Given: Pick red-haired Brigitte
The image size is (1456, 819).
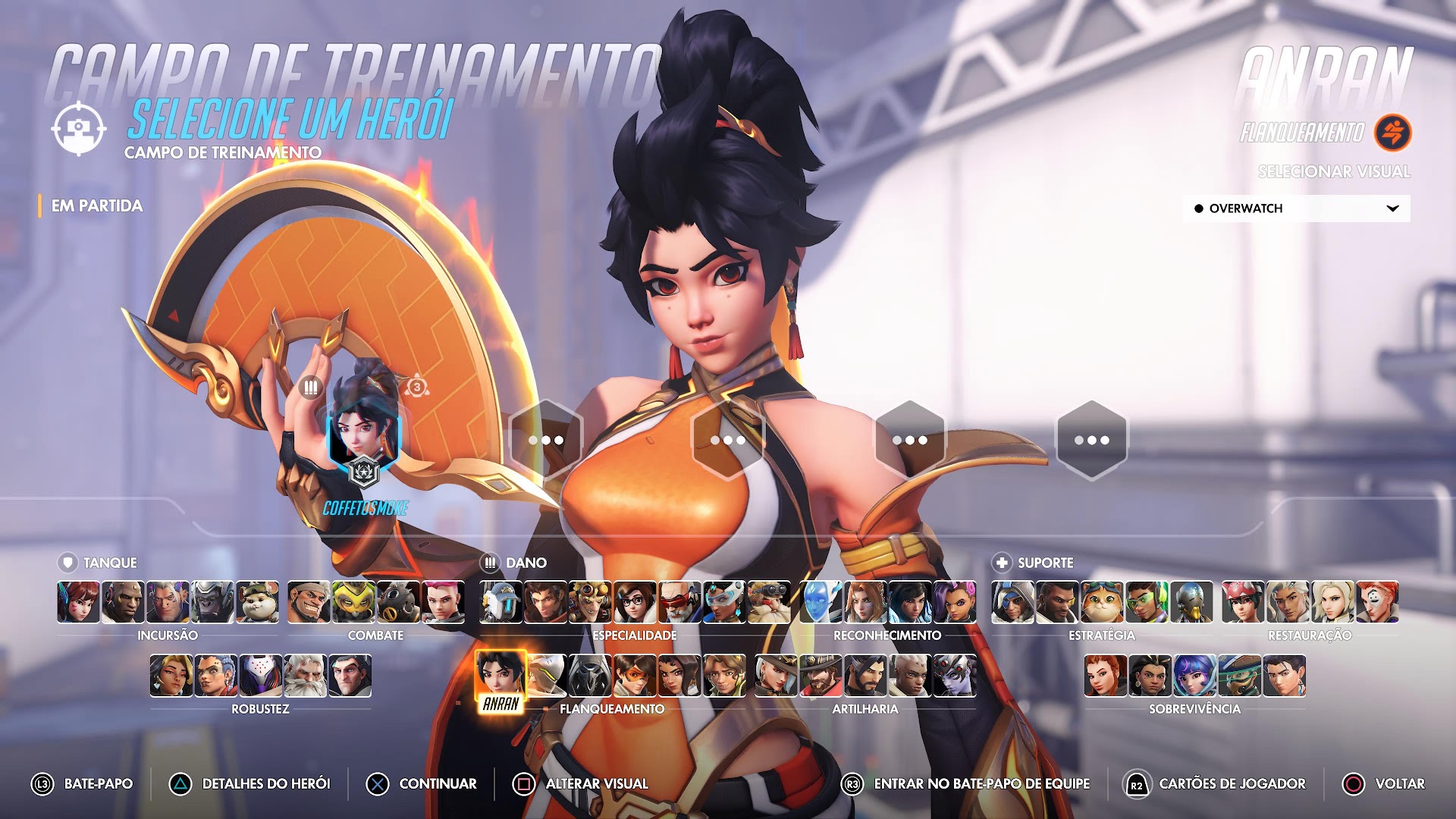Looking at the screenshot, I should (x=1106, y=676).
